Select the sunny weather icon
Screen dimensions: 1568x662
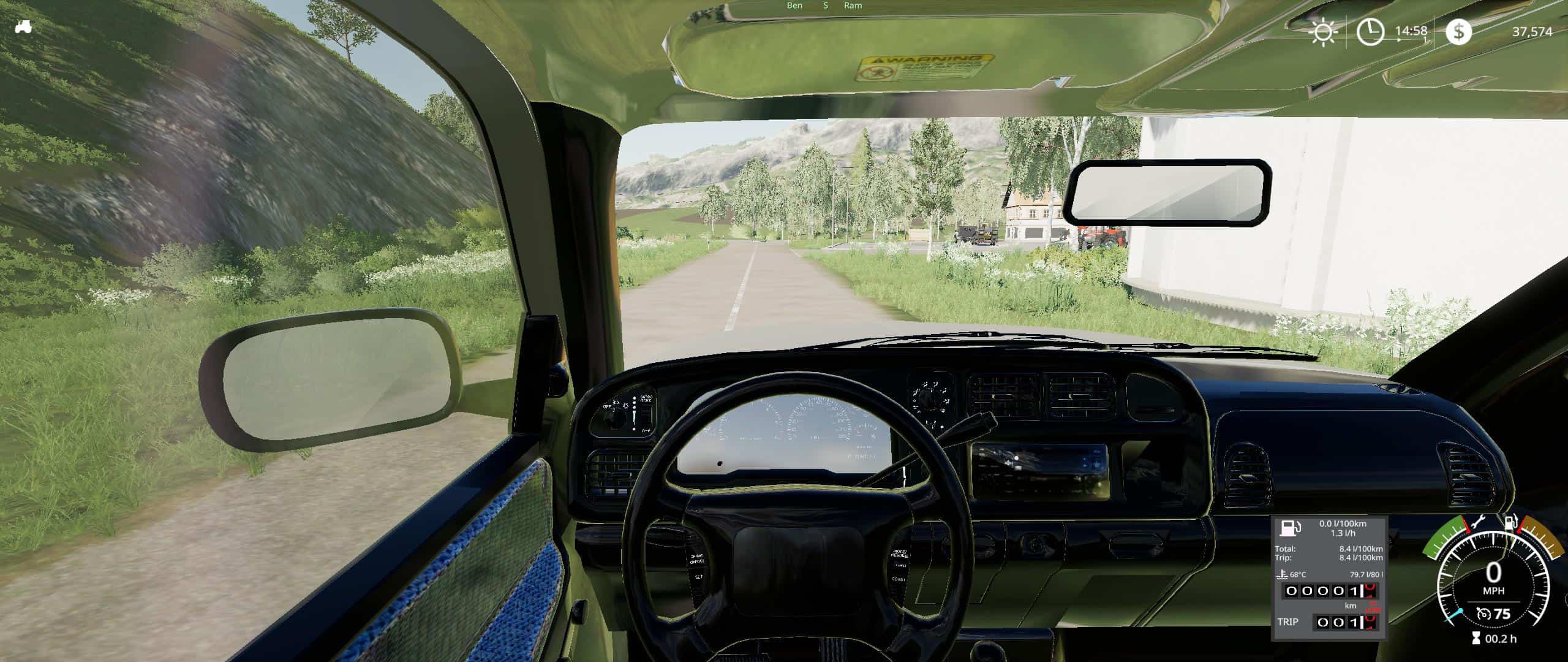(1323, 31)
